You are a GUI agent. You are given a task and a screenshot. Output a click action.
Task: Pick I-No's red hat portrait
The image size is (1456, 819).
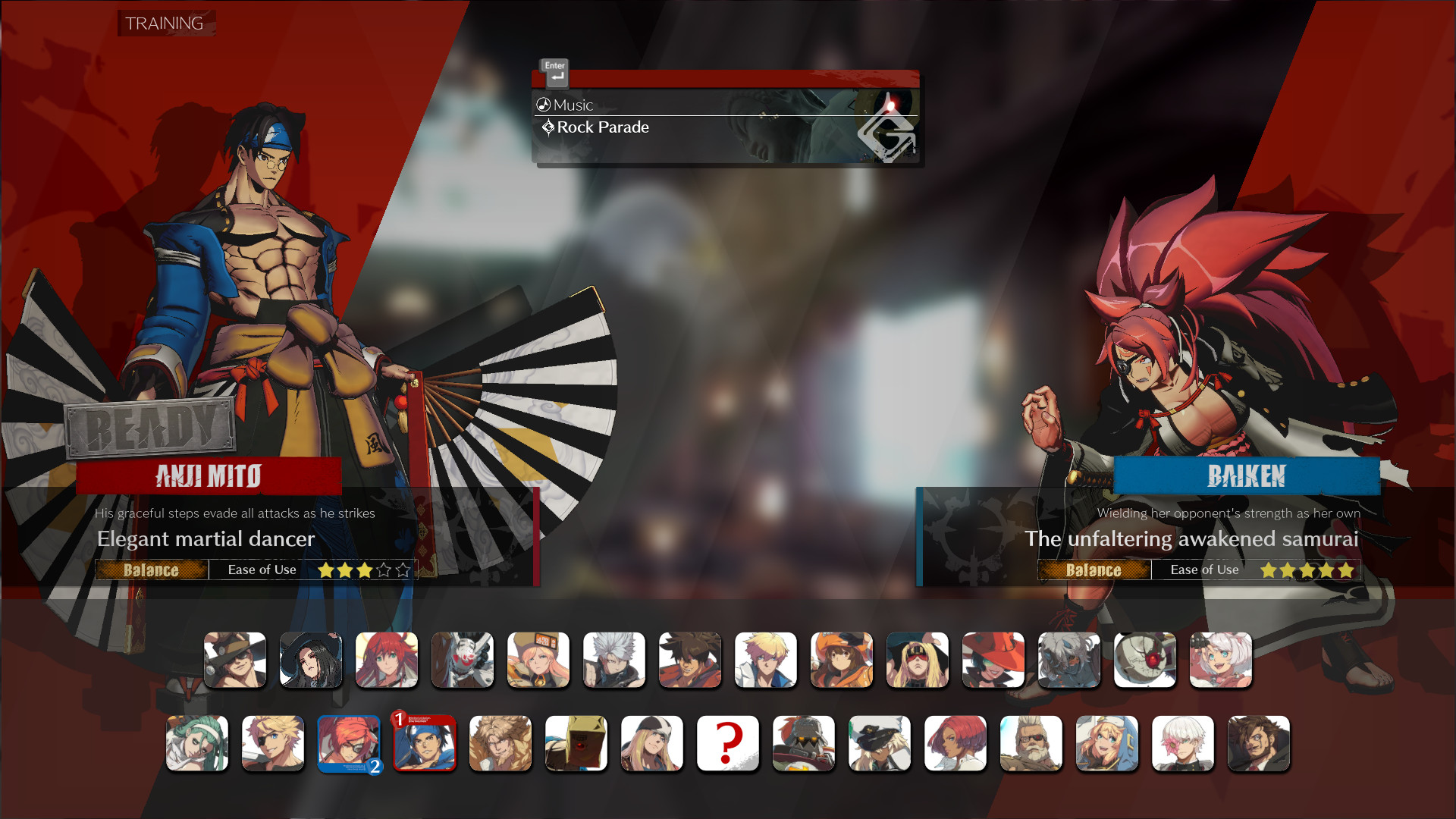[993, 660]
